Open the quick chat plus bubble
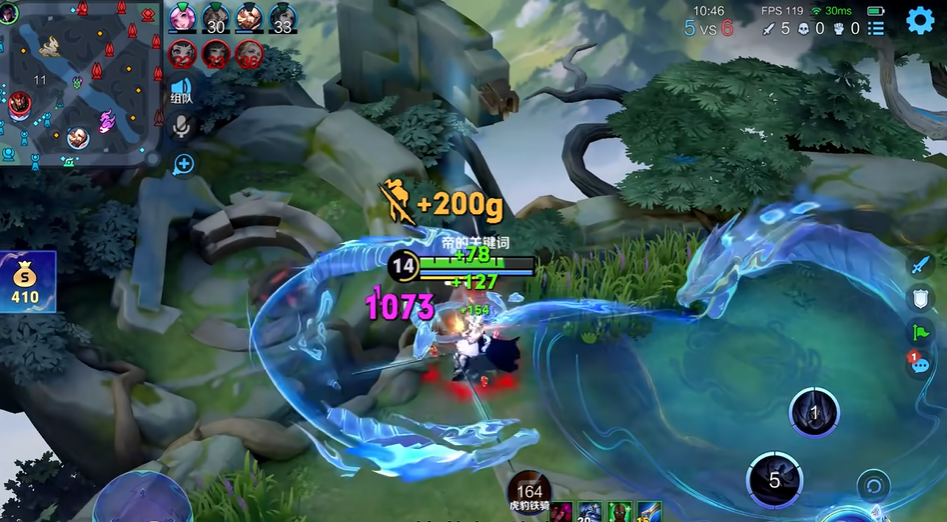947x522 pixels. pos(182,164)
